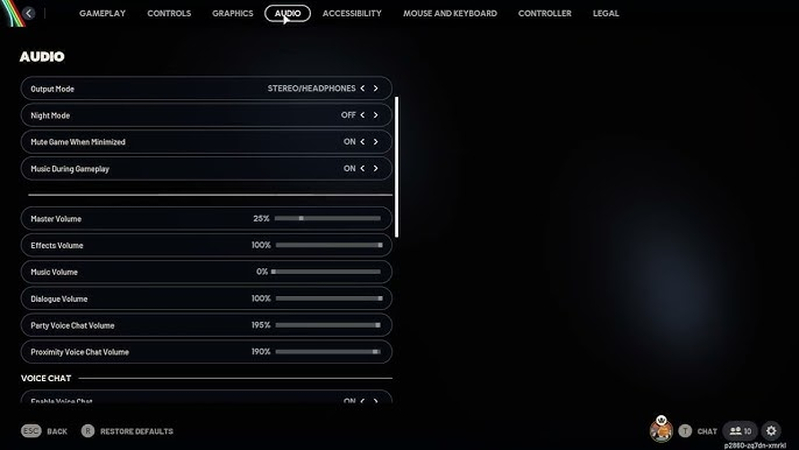
Task: Open the Legal tab
Action: (x=606, y=14)
